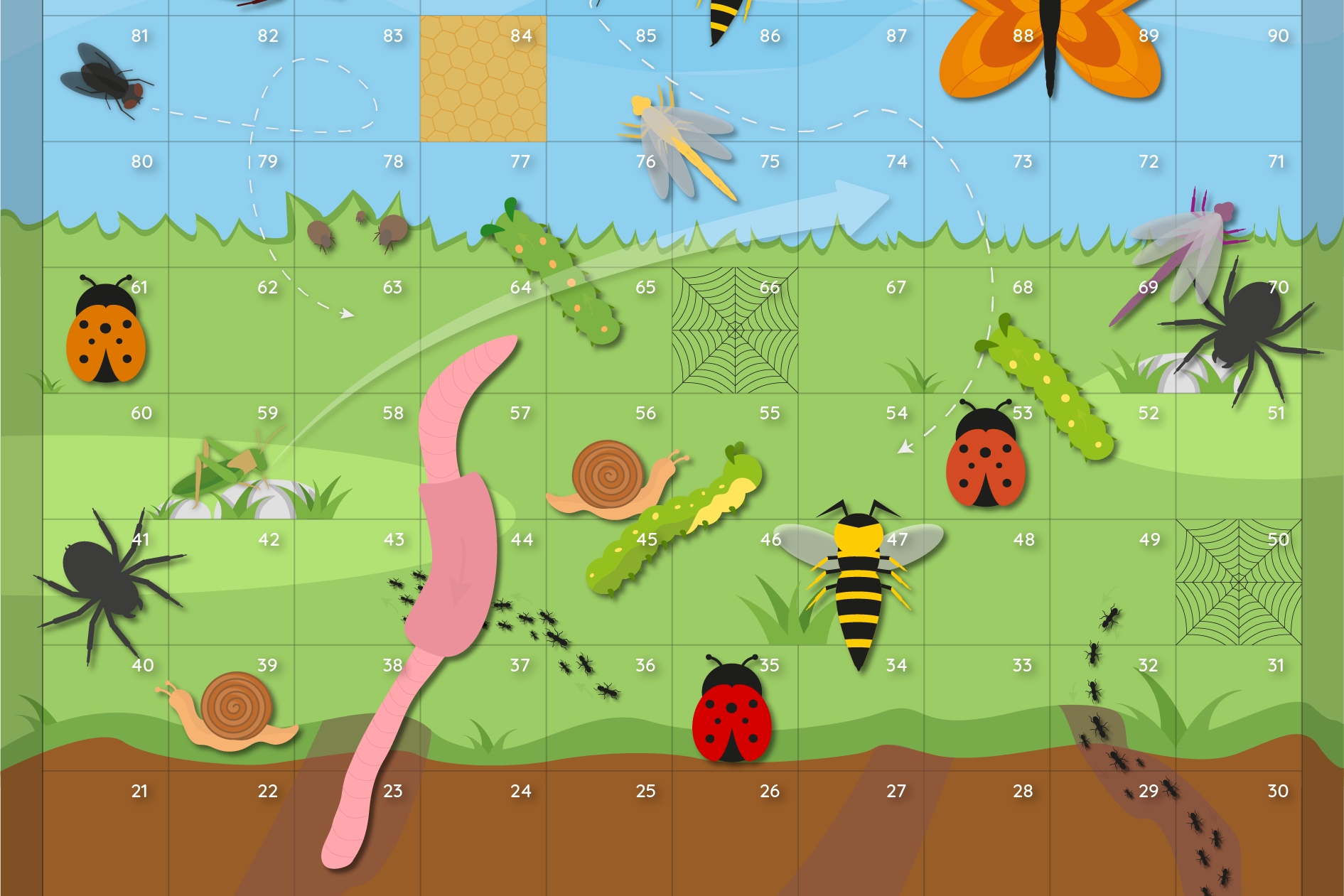Select board tile 42

(x=232, y=582)
